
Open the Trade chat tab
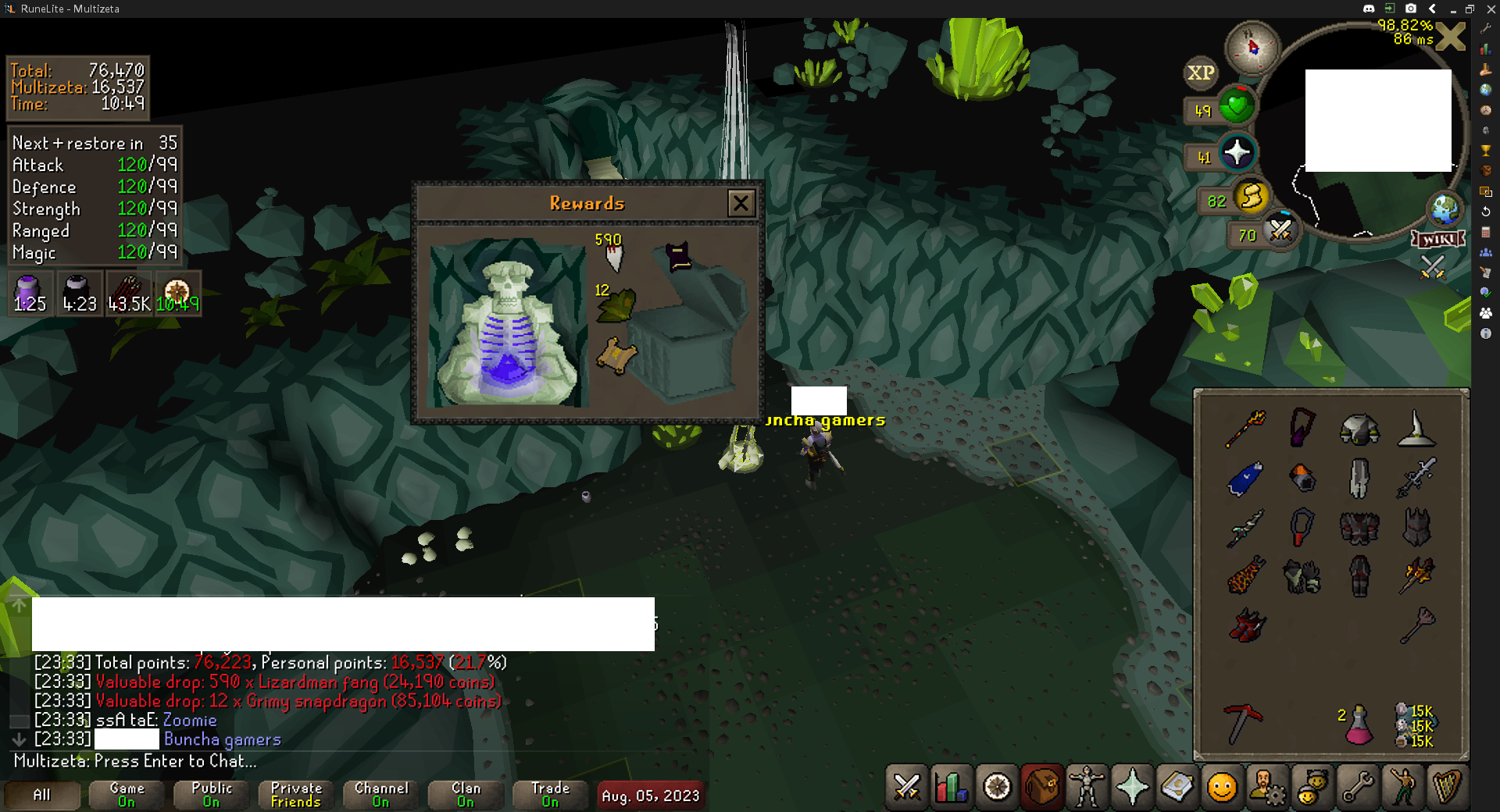pos(550,795)
